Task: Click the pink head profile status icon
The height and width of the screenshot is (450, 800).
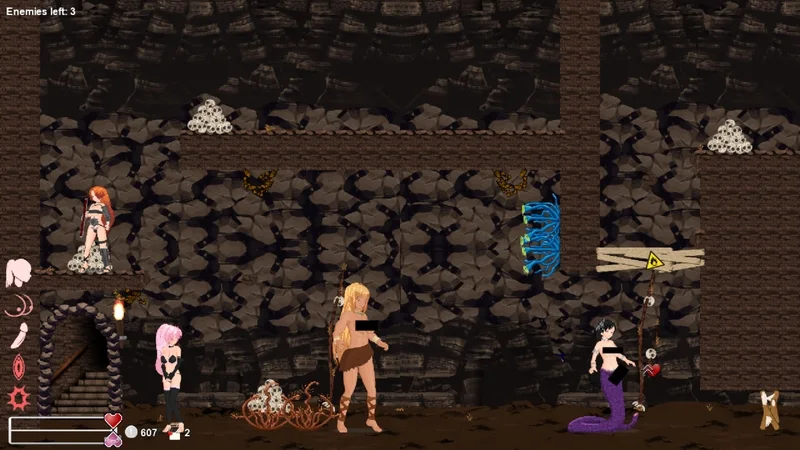Action: [x=19, y=272]
